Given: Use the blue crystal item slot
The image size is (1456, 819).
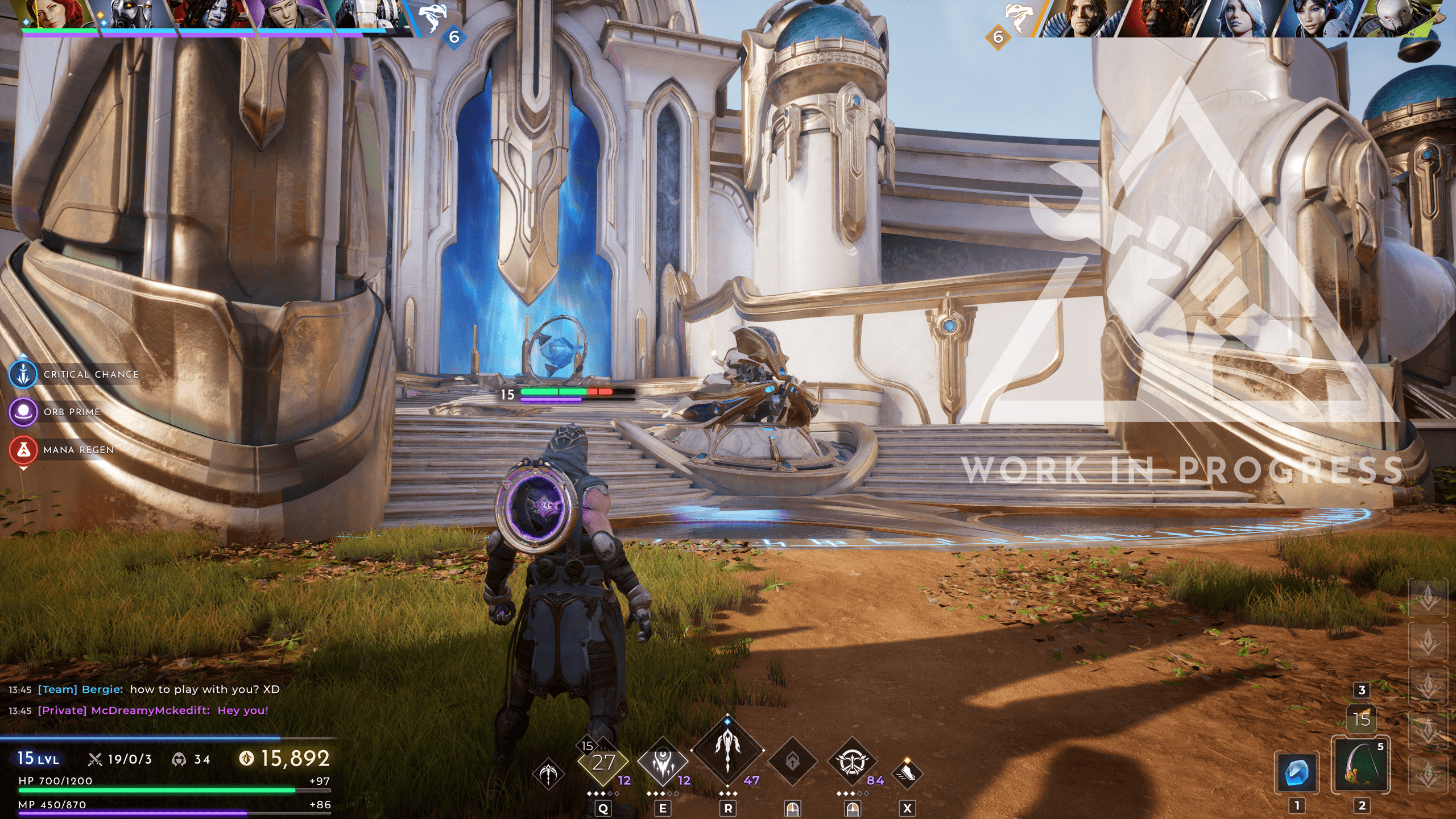Looking at the screenshot, I should click(x=1297, y=772).
